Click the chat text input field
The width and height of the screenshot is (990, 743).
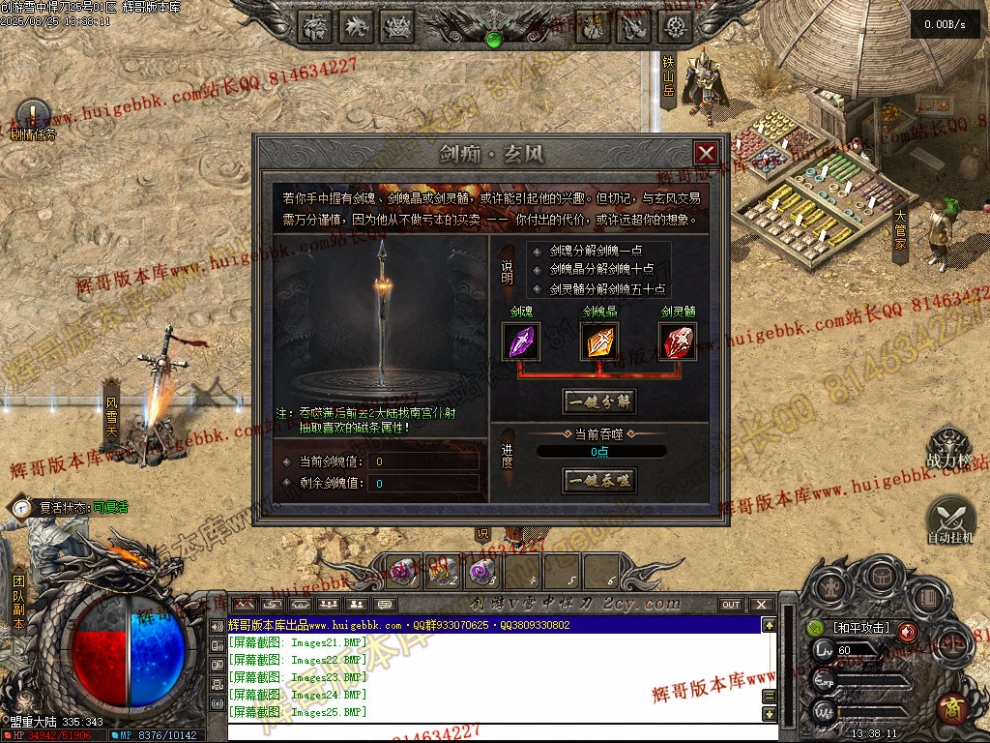pyautogui.click(x=490, y=732)
